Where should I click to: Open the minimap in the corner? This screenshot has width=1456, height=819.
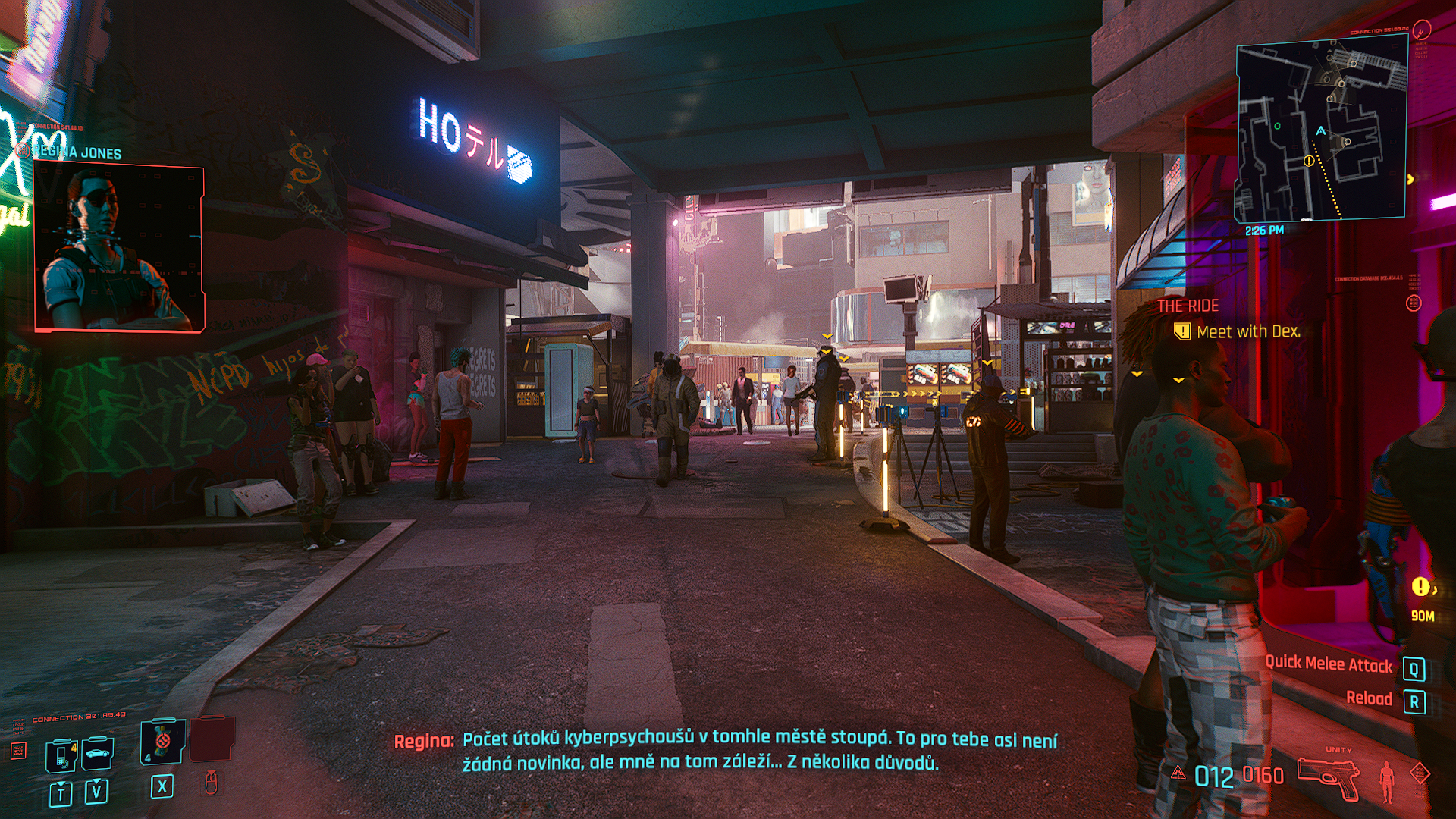pos(1321,127)
